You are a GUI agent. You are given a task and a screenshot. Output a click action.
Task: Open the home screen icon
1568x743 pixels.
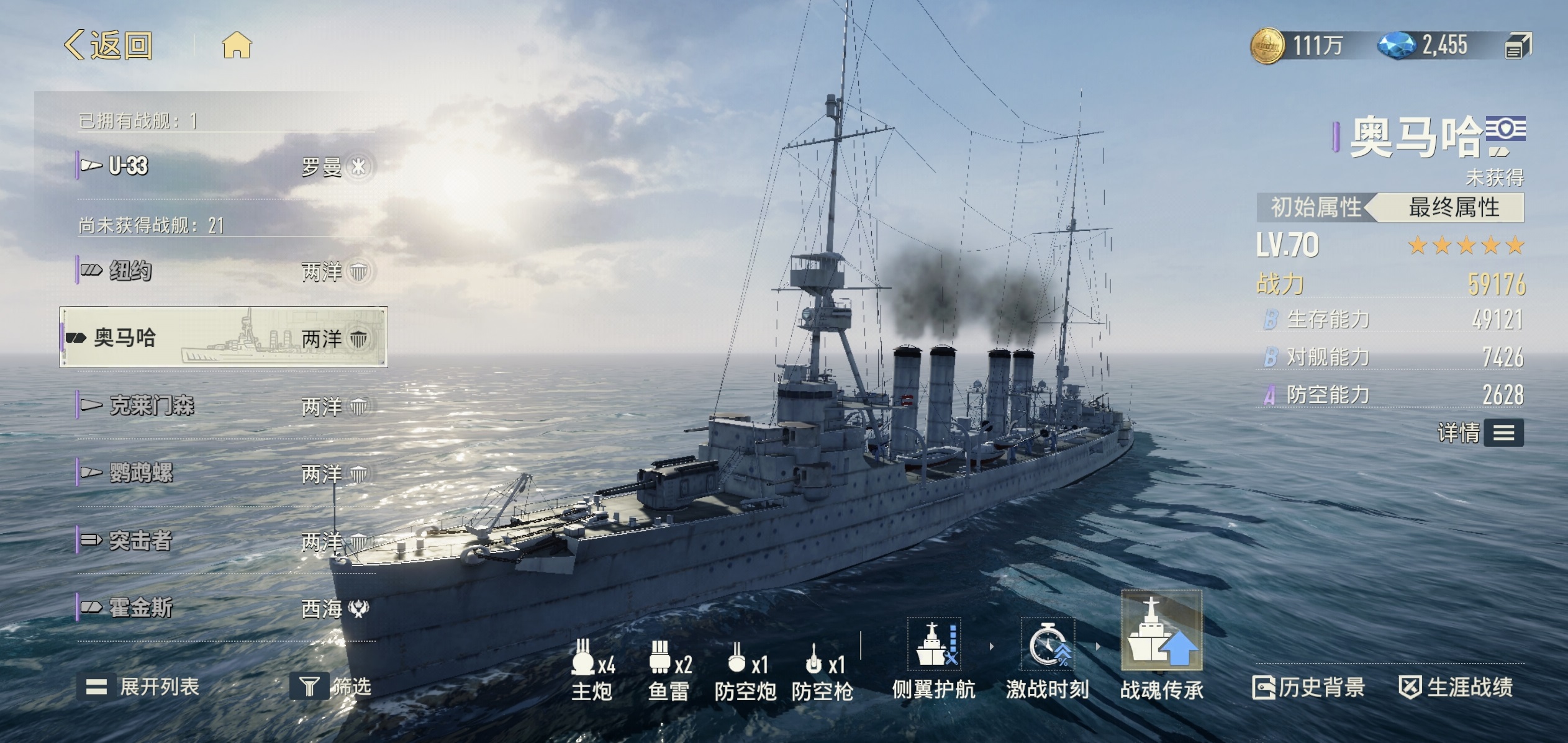[237, 46]
